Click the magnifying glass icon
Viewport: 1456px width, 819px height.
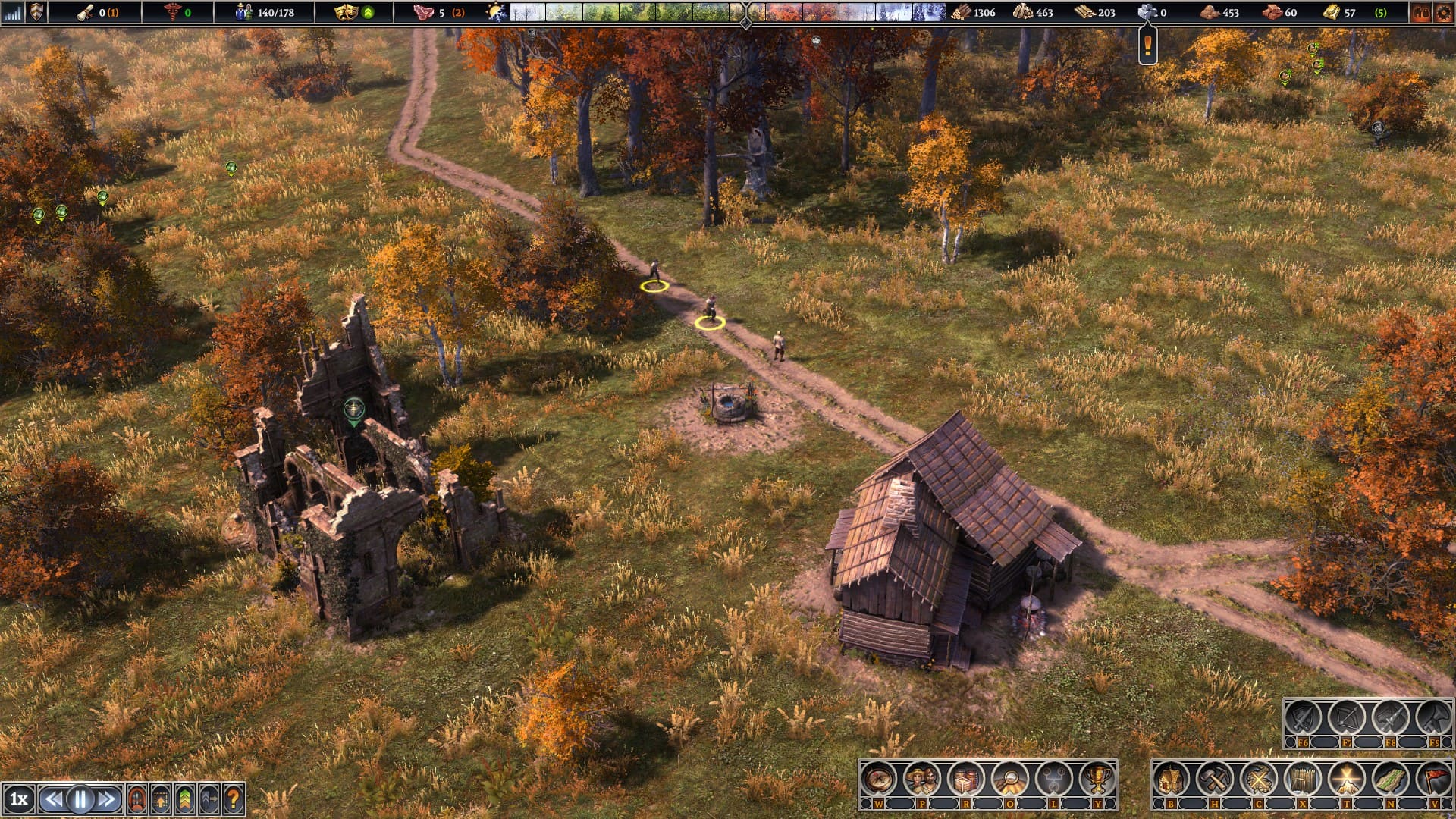[x=1010, y=778]
